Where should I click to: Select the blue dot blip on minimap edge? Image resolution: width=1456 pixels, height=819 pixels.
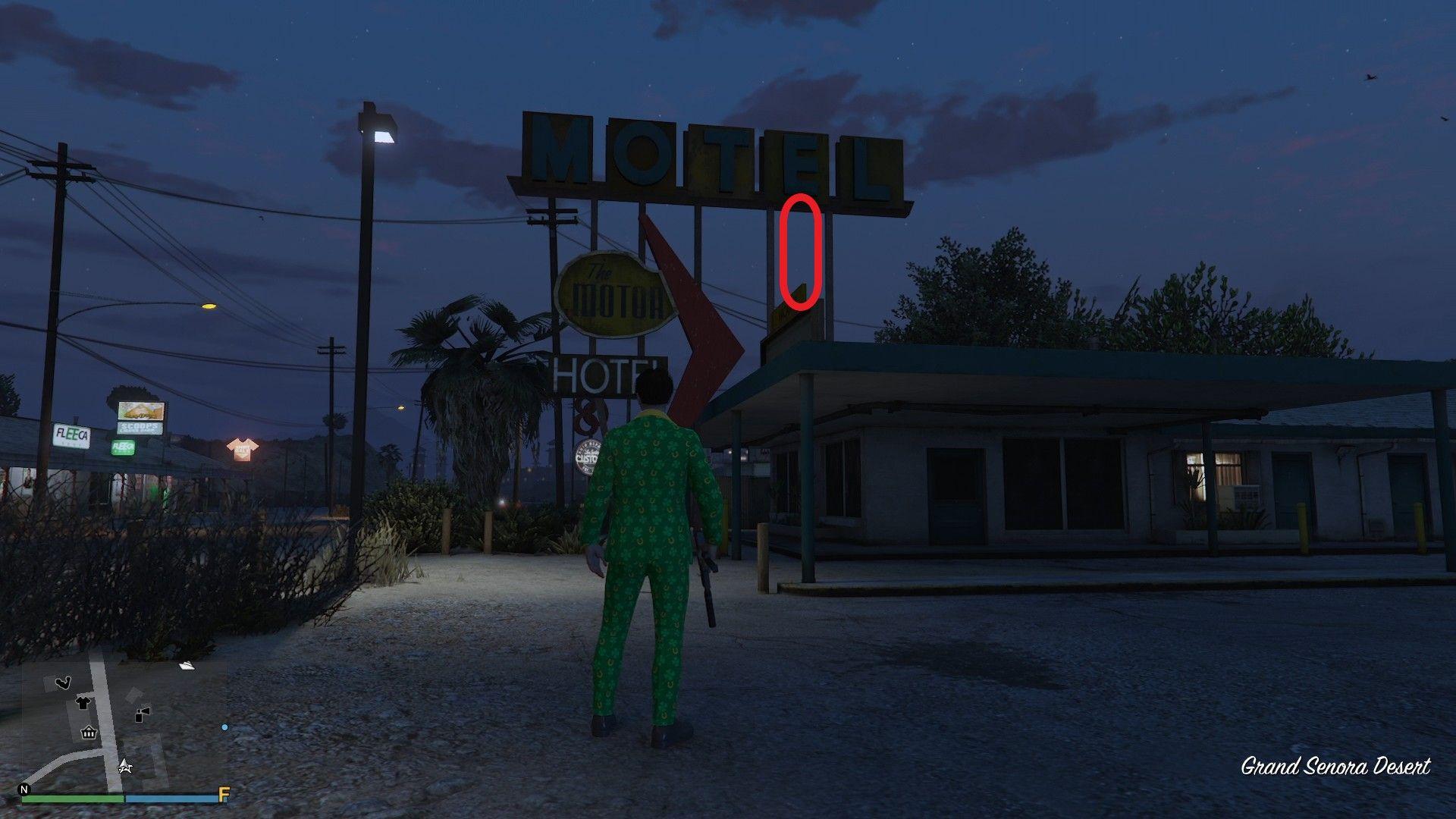pos(224,726)
